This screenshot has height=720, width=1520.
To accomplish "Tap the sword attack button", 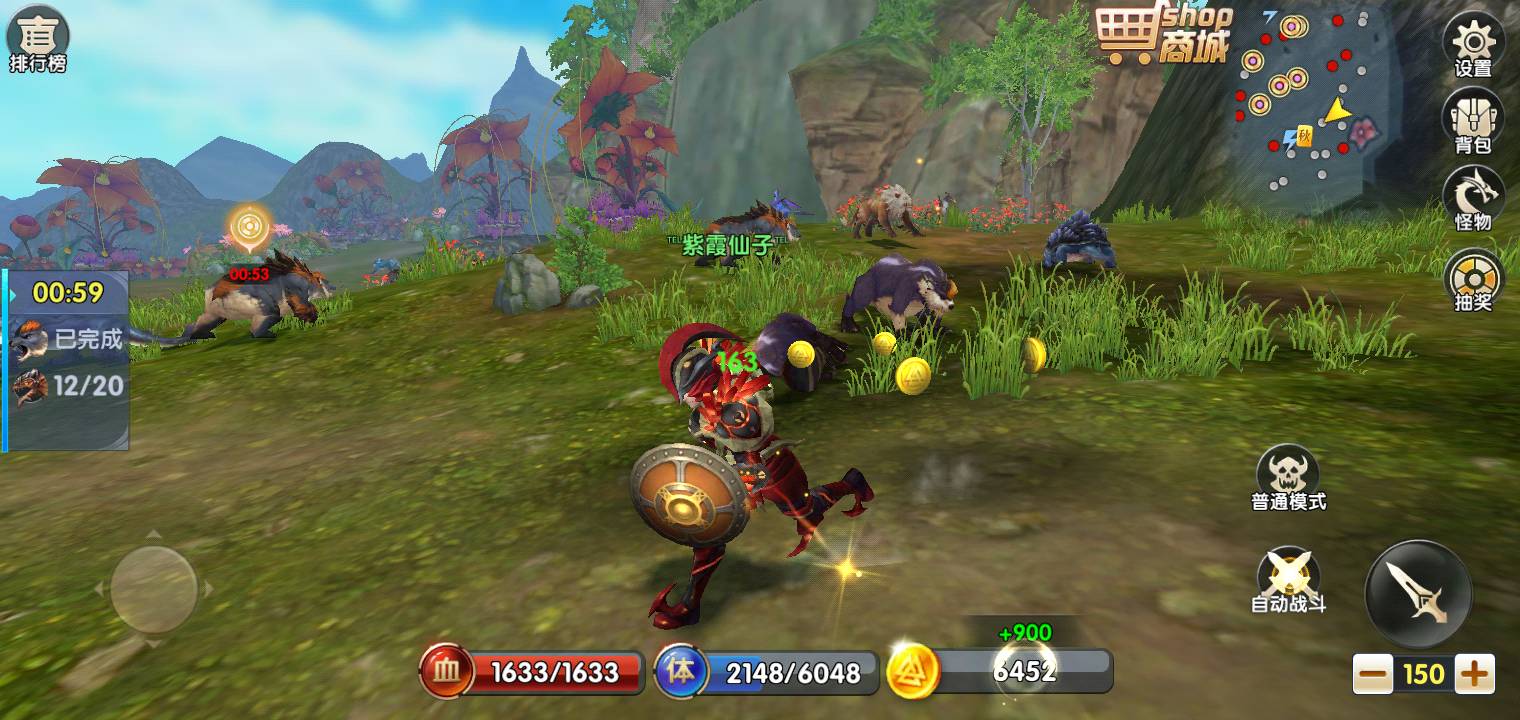I will [1418, 593].
